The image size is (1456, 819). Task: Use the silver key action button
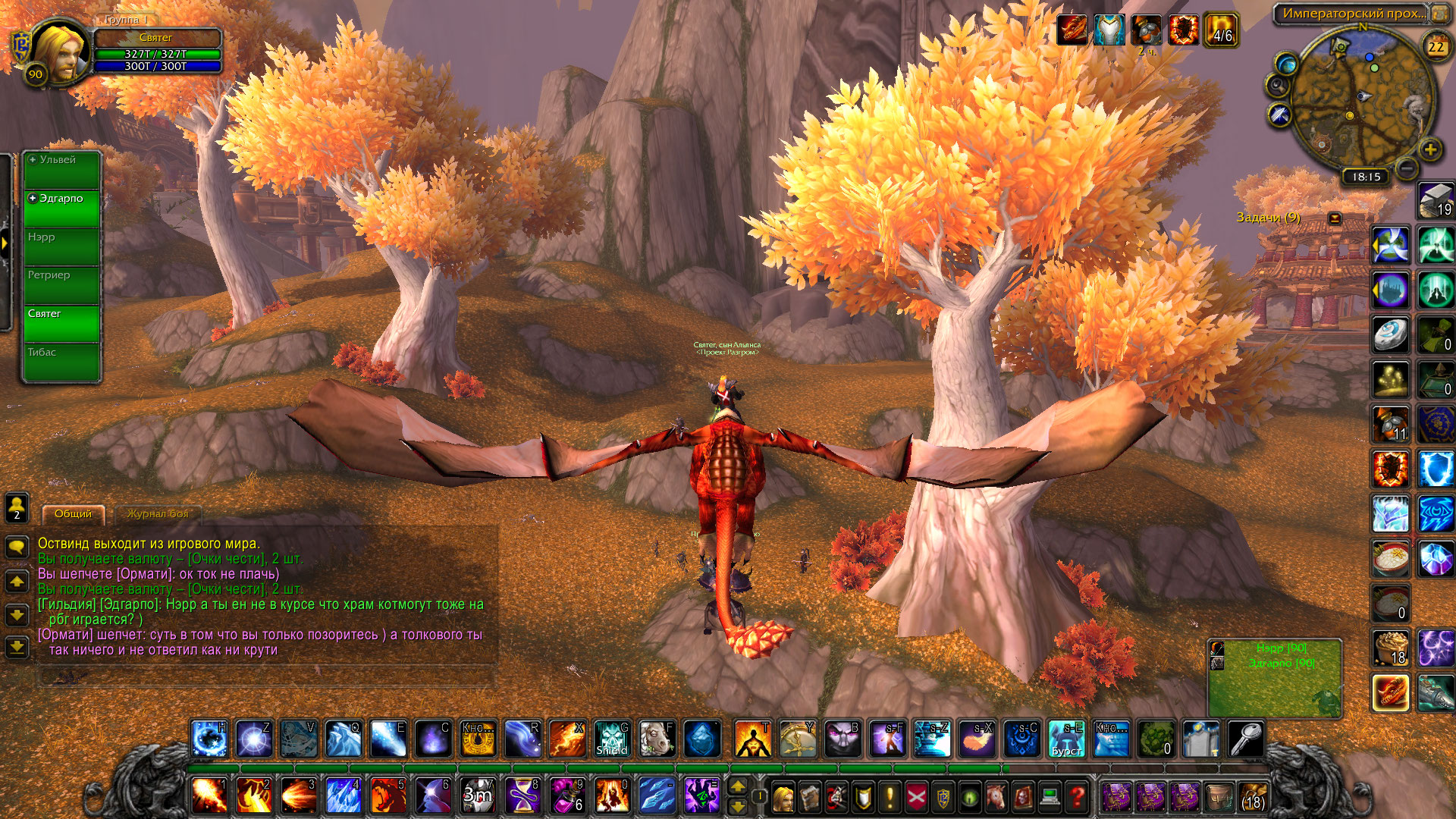tap(1245, 739)
